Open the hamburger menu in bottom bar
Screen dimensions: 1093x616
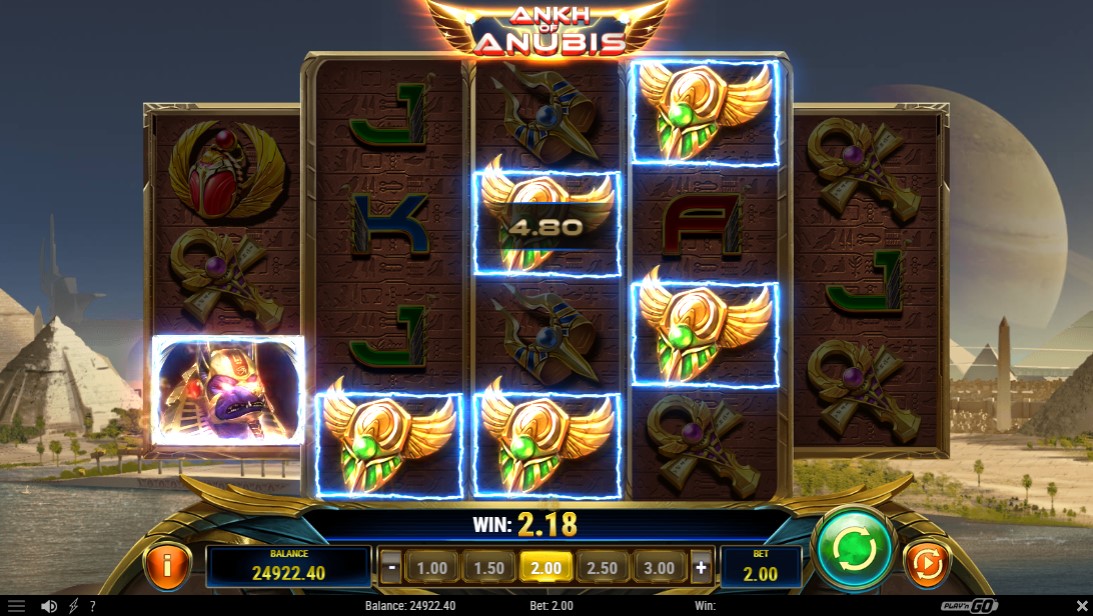16,606
